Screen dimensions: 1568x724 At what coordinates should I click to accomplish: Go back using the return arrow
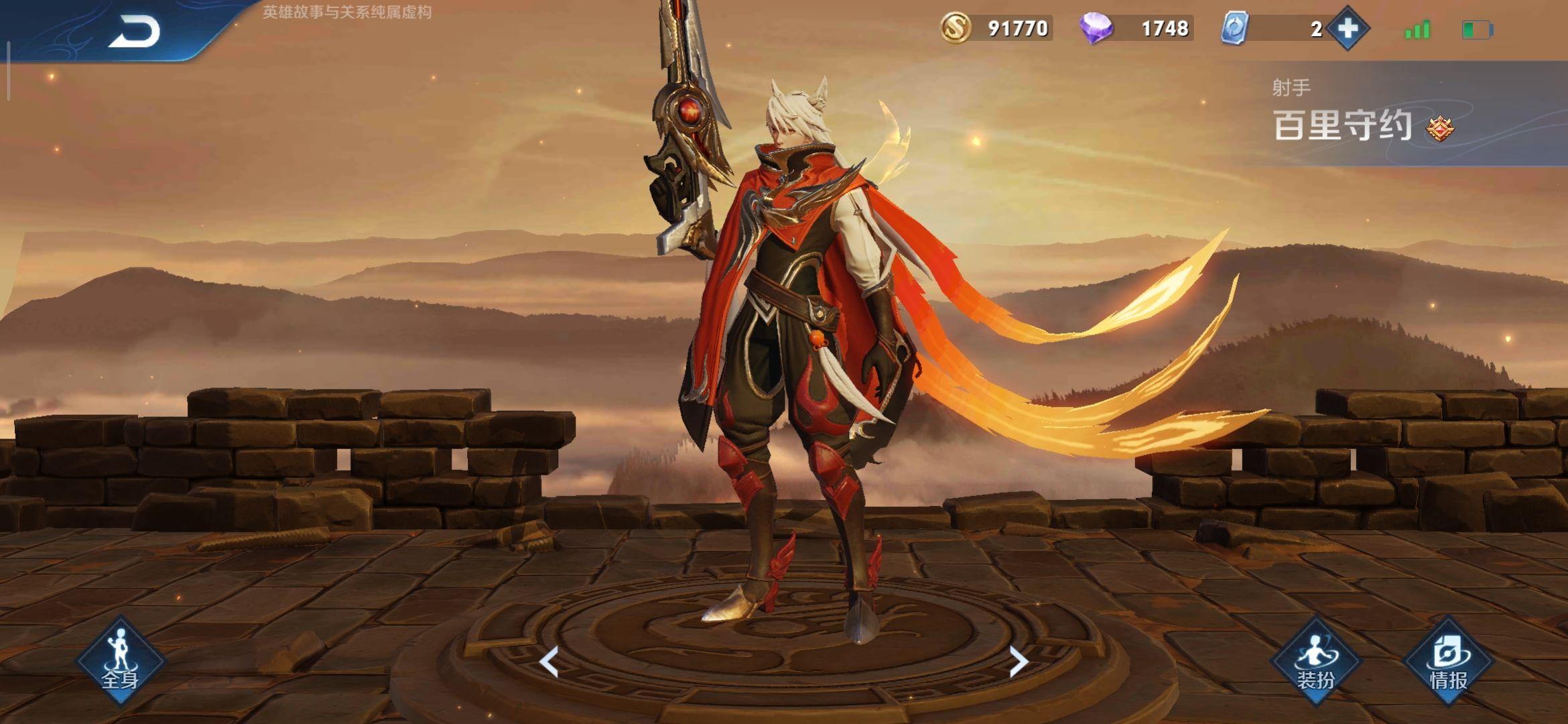coord(135,32)
